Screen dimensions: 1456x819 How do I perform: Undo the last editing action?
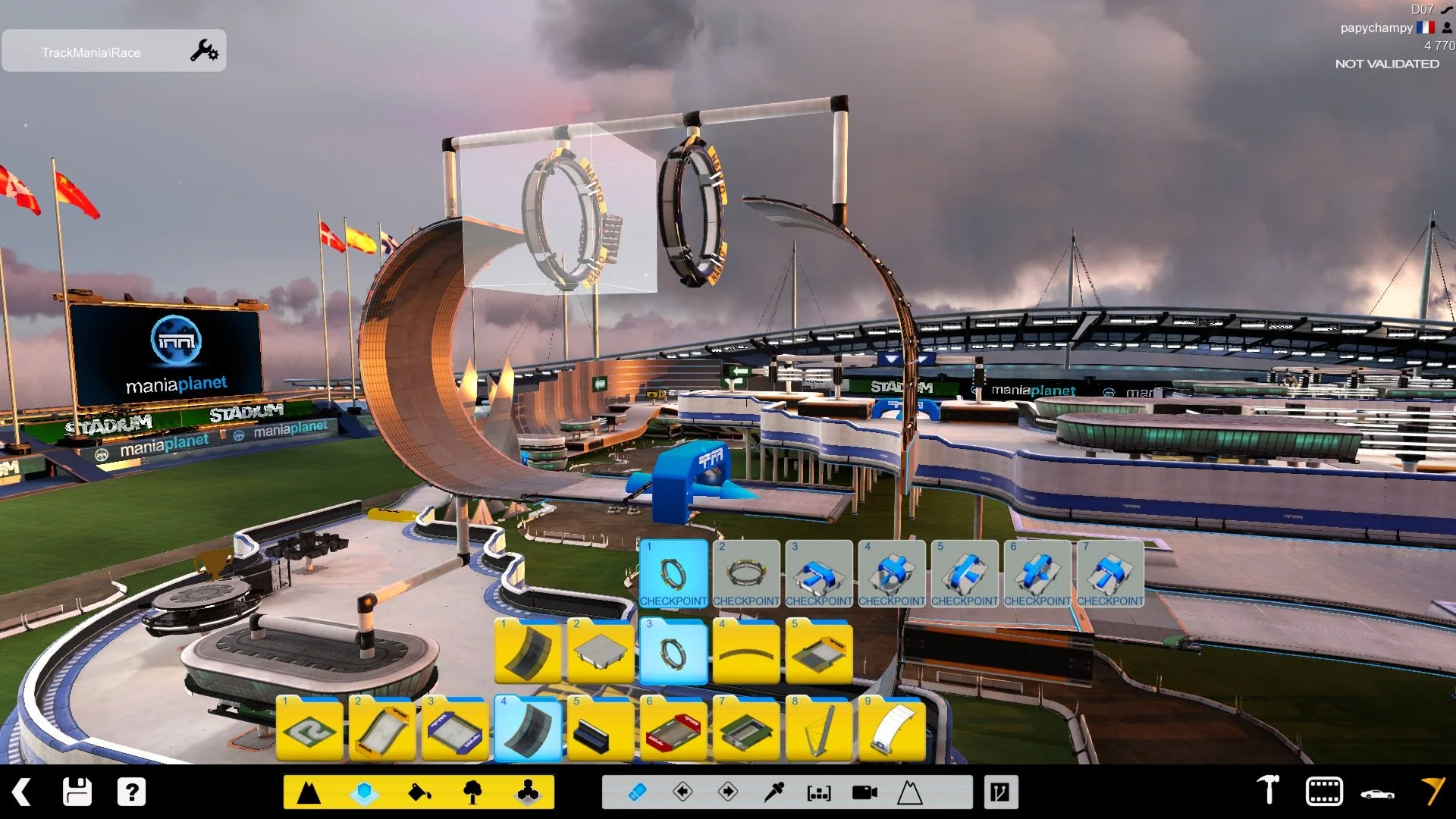point(683,791)
